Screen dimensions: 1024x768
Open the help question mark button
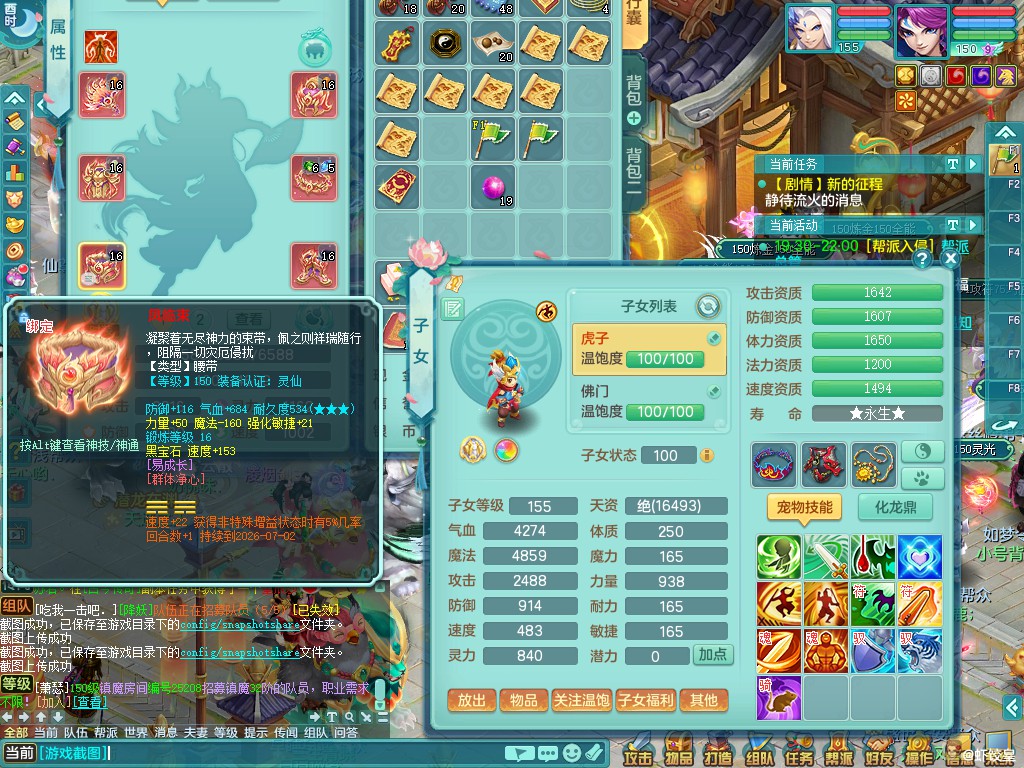922,259
